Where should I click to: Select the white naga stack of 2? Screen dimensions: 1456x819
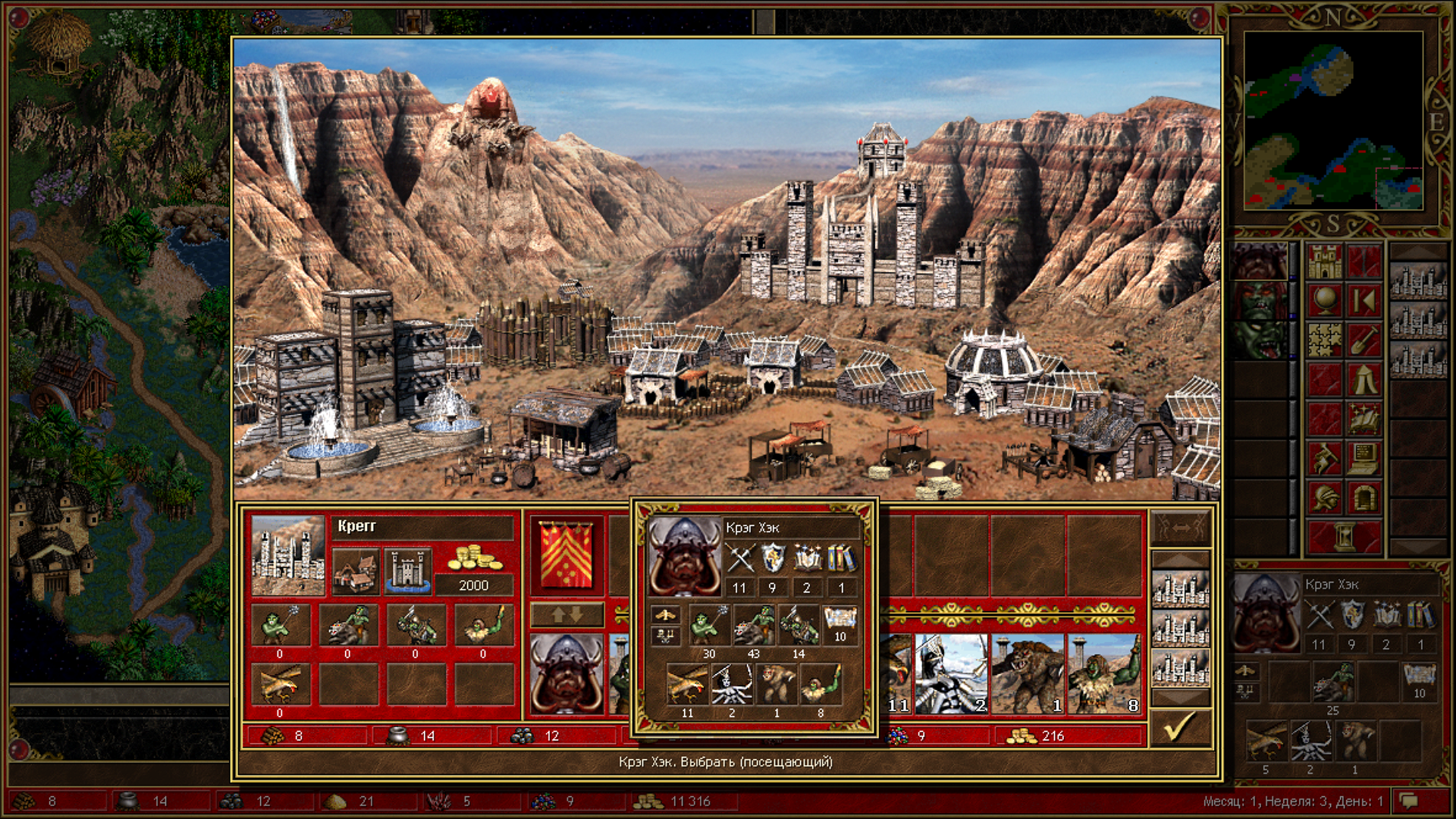[951, 674]
